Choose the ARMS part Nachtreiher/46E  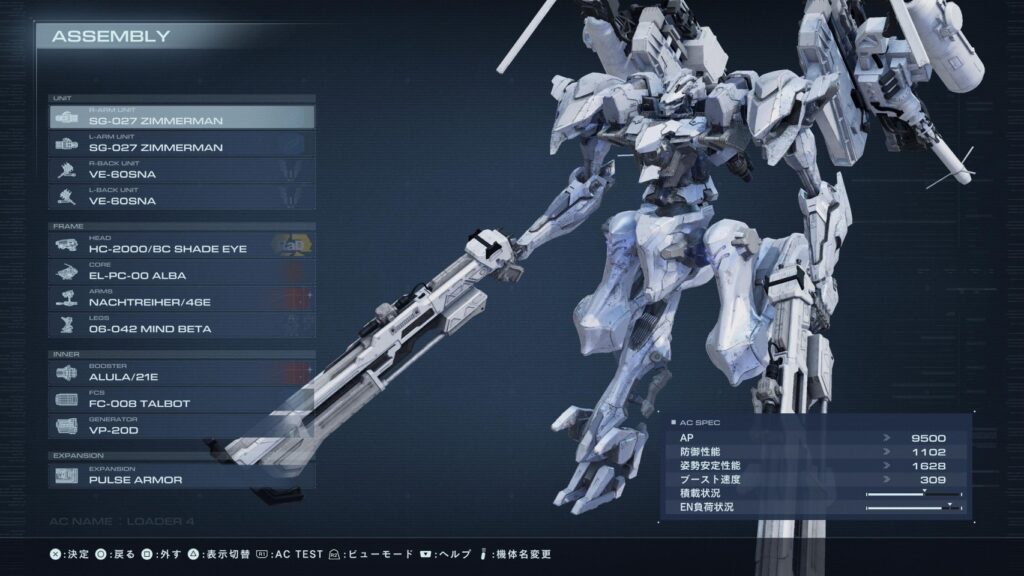point(181,298)
